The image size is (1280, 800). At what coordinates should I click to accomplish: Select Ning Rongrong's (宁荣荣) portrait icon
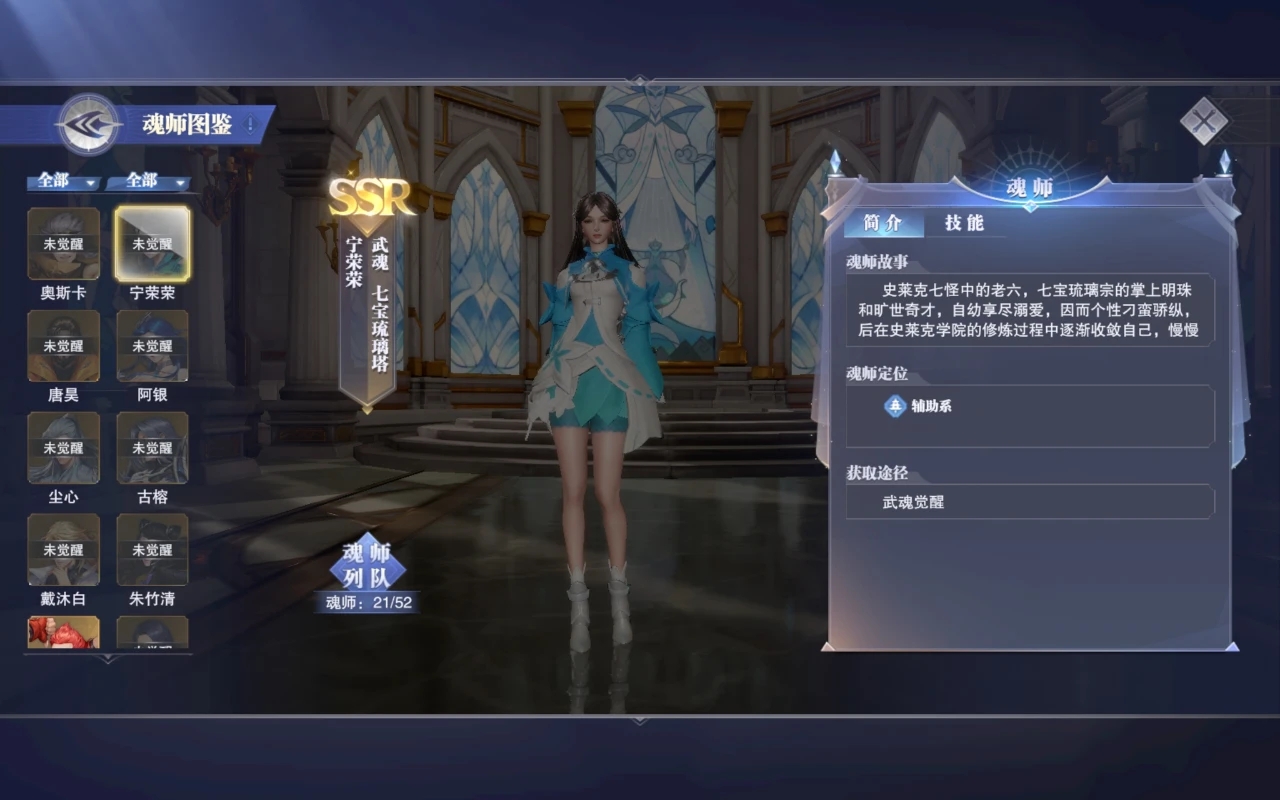pyautogui.click(x=152, y=245)
